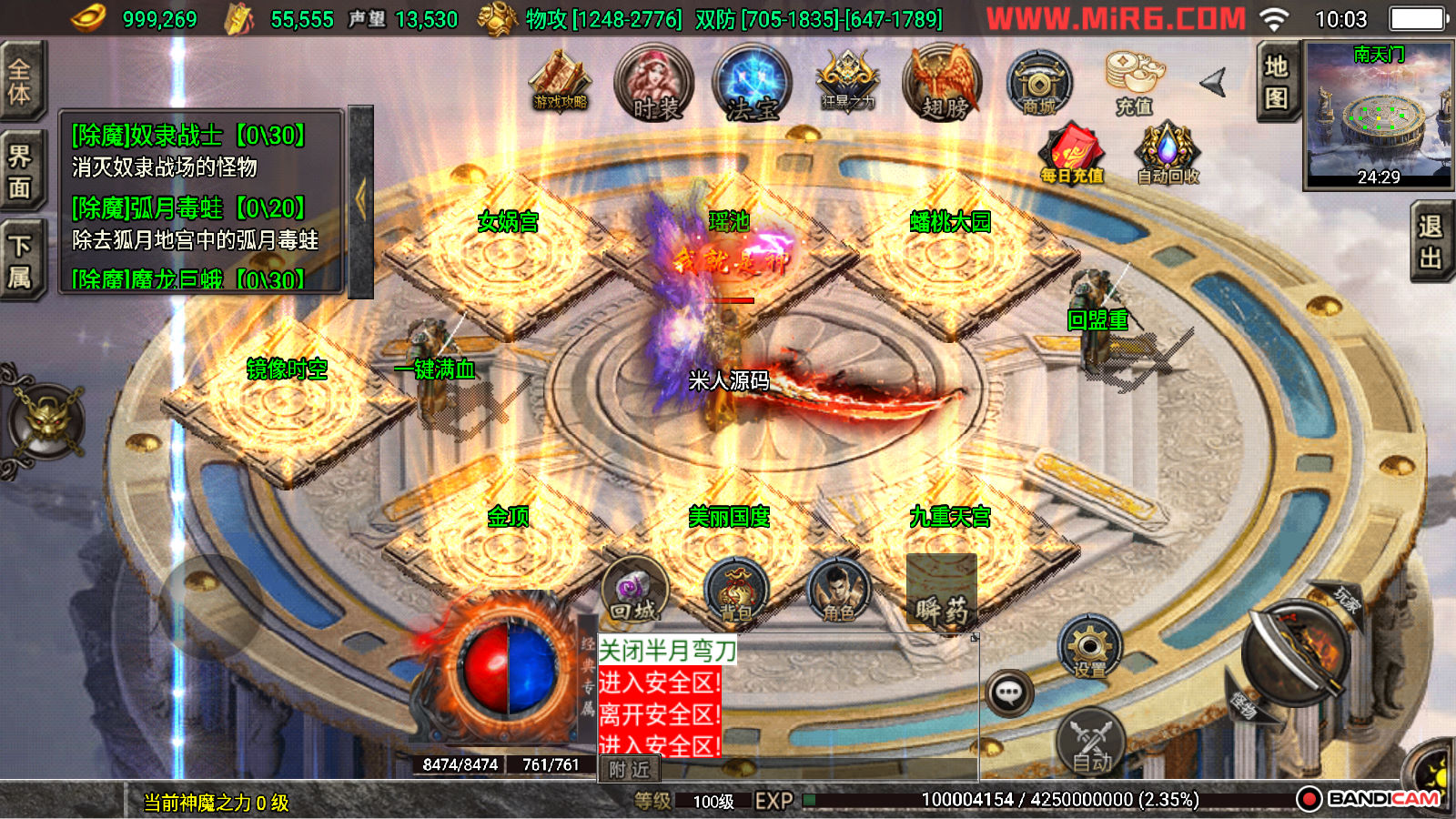Collapse the top icon row with arrow
This screenshot has width=1456, height=819.
coord(1214,83)
